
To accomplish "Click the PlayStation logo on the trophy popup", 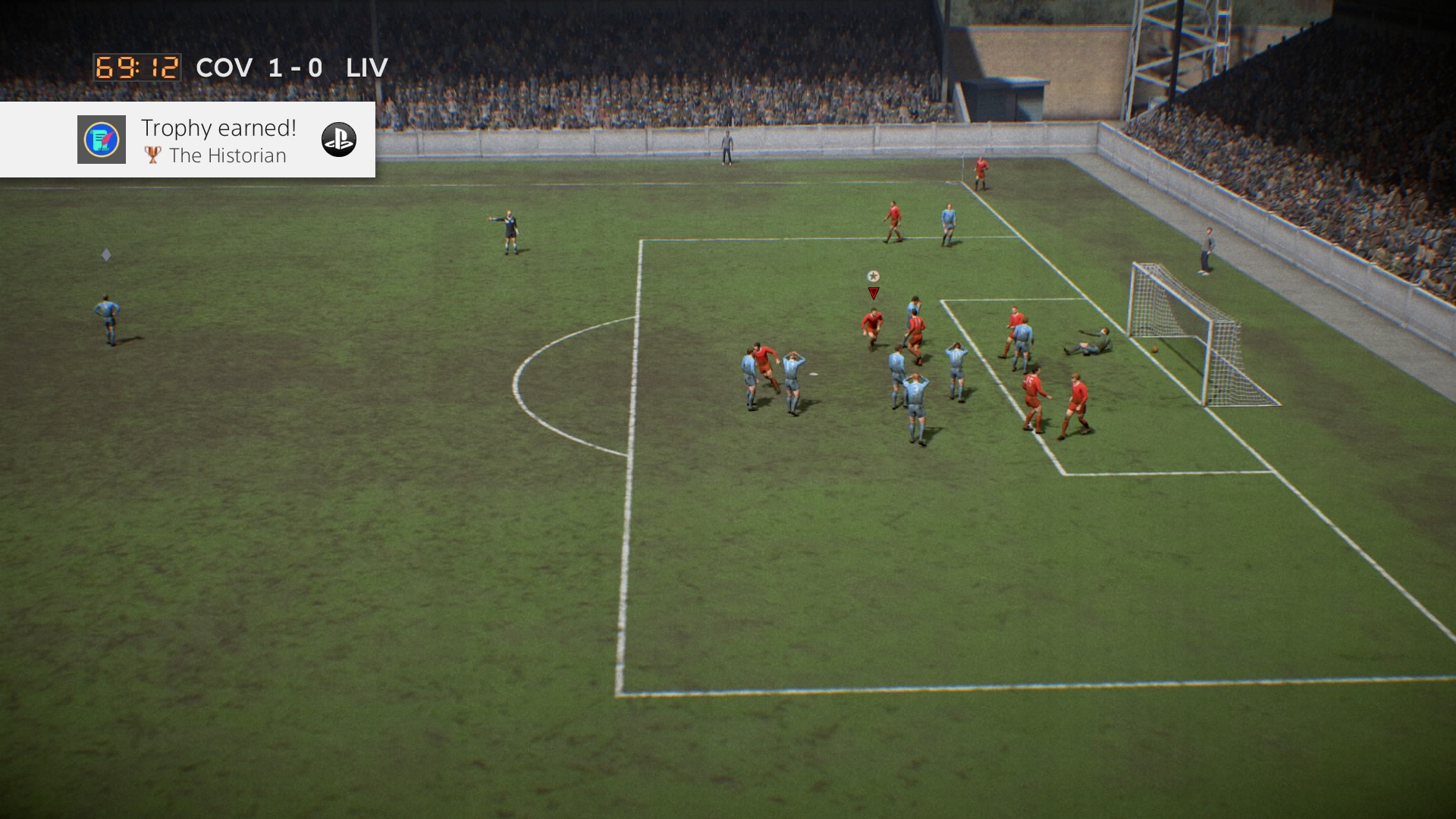I will point(338,140).
